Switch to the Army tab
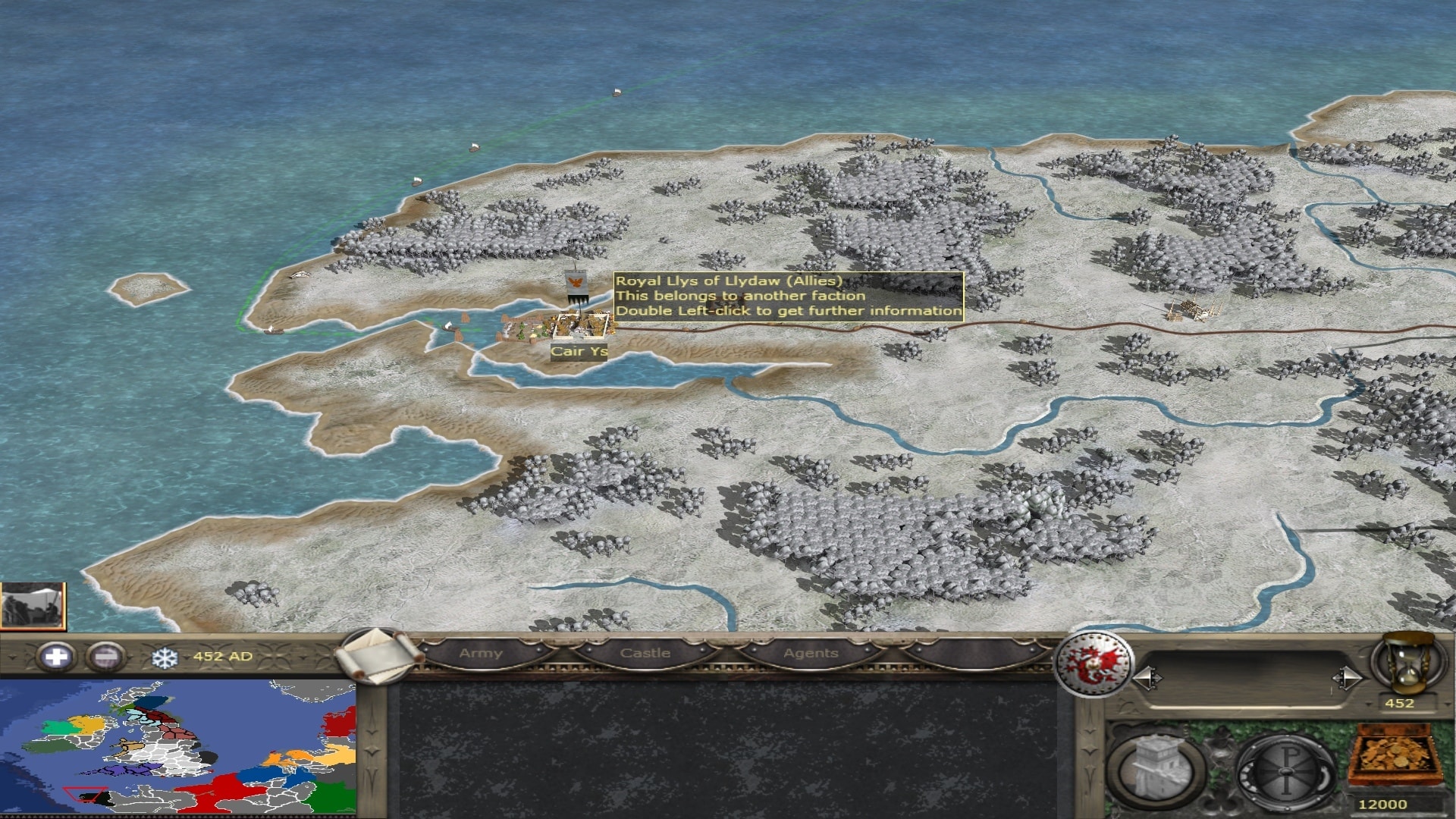Screen dimensions: 1456x819 tap(481, 654)
